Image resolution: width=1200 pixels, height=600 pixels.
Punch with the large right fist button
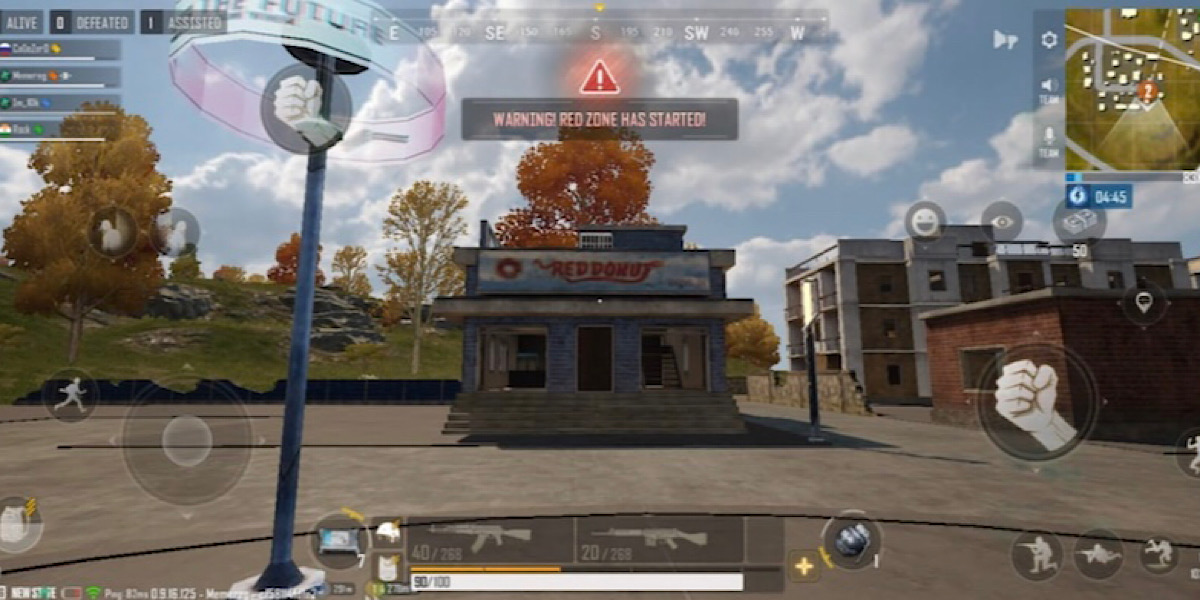coord(1036,402)
